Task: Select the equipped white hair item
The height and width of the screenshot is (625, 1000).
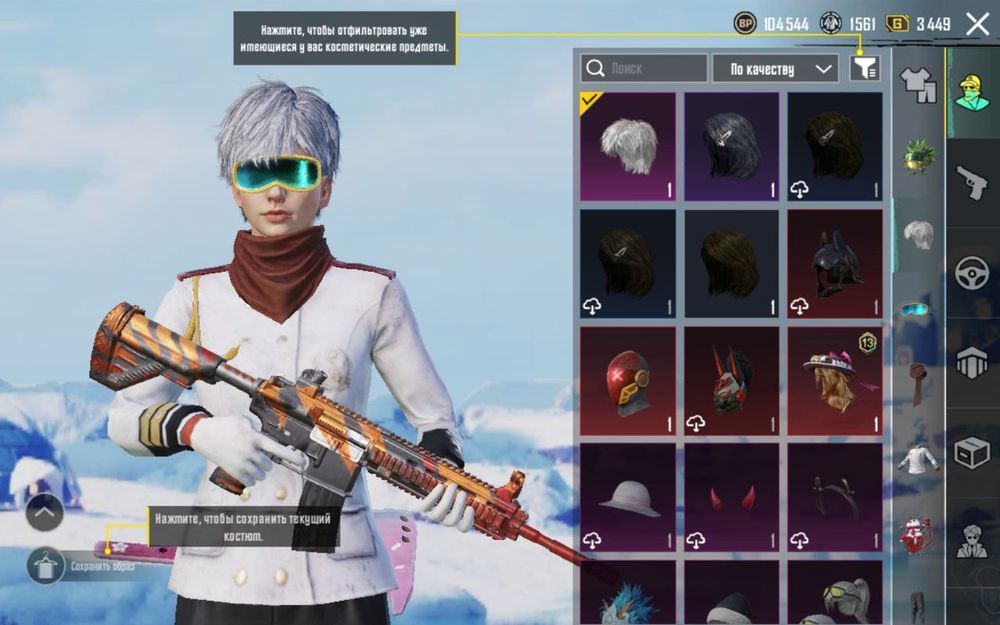Action: 628,147
